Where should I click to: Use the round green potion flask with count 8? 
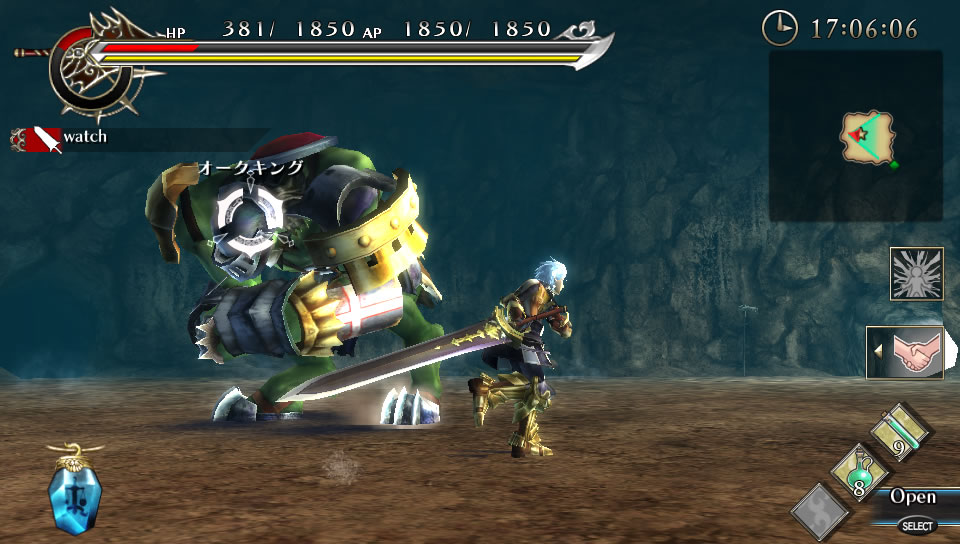857,472
